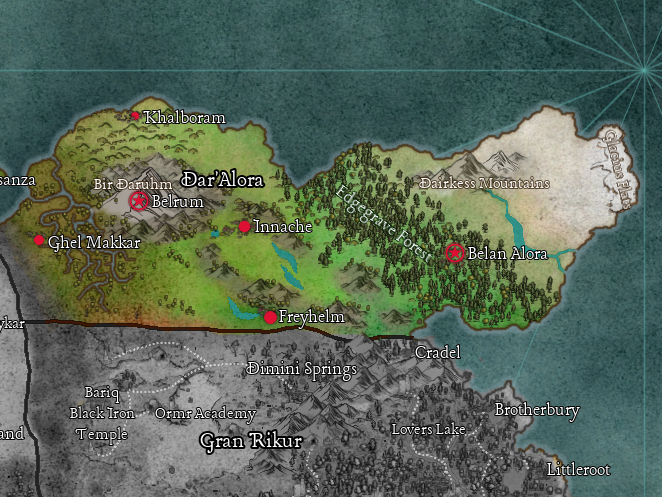The image size is (662, 497).
Task: Select the Ghel Makkar red marker
Action: pos(39,240)
